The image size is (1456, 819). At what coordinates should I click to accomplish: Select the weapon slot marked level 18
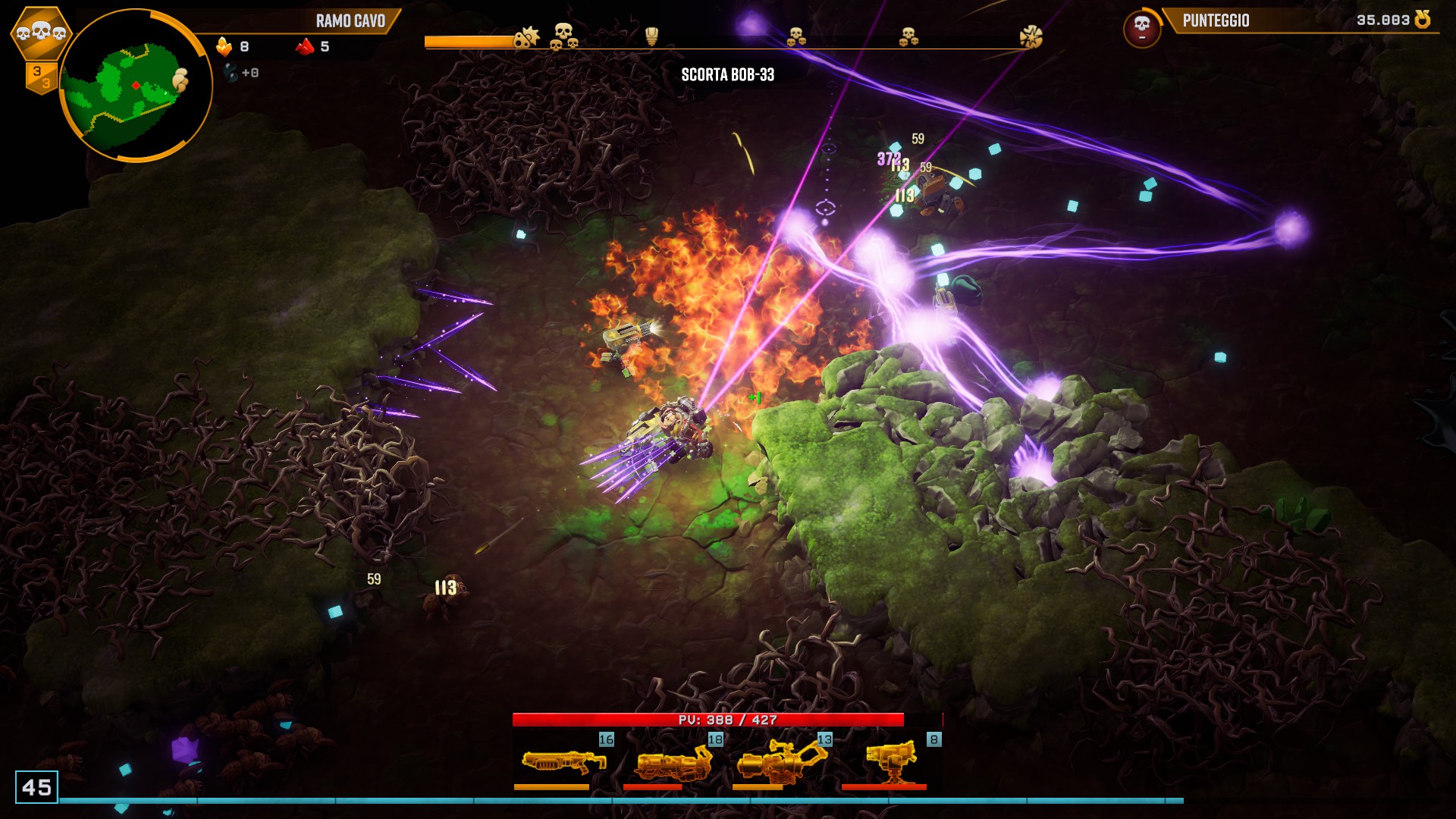(673, 761)
